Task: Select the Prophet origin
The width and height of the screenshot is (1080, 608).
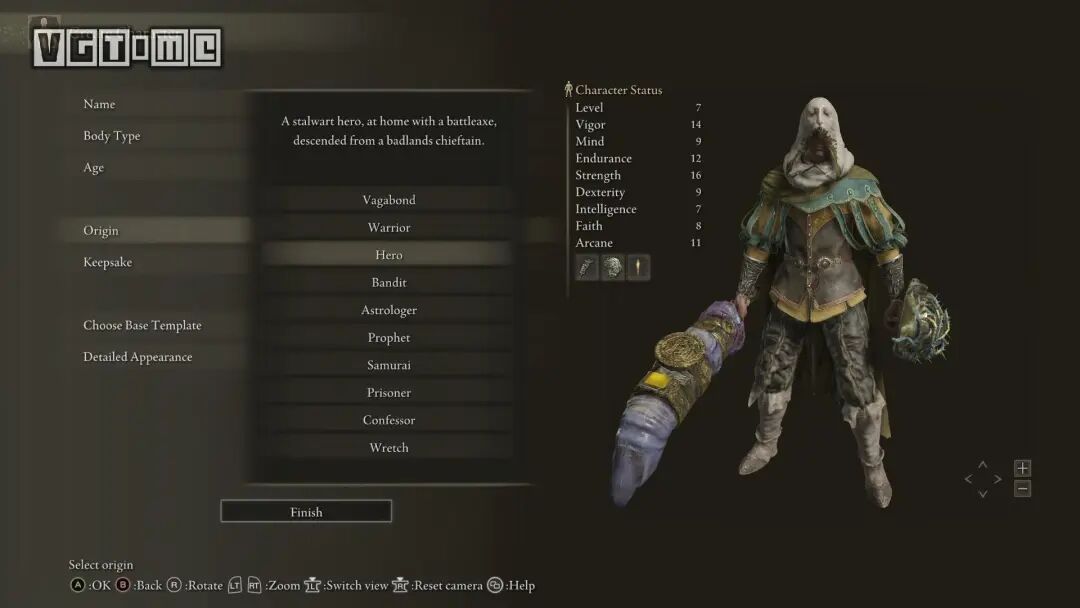Action: click(388, 338)
